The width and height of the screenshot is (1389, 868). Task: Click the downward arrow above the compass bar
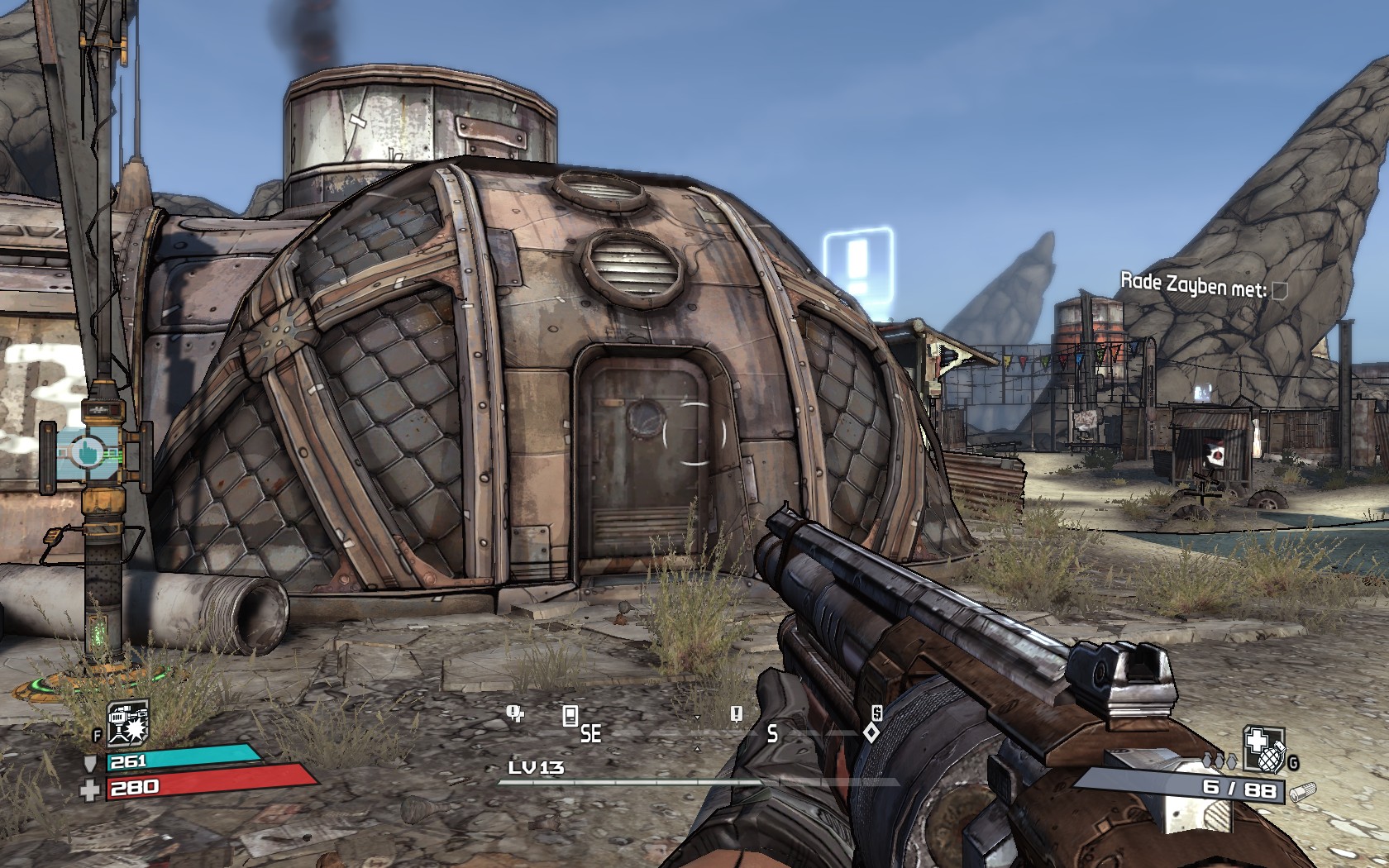(698, 718)
